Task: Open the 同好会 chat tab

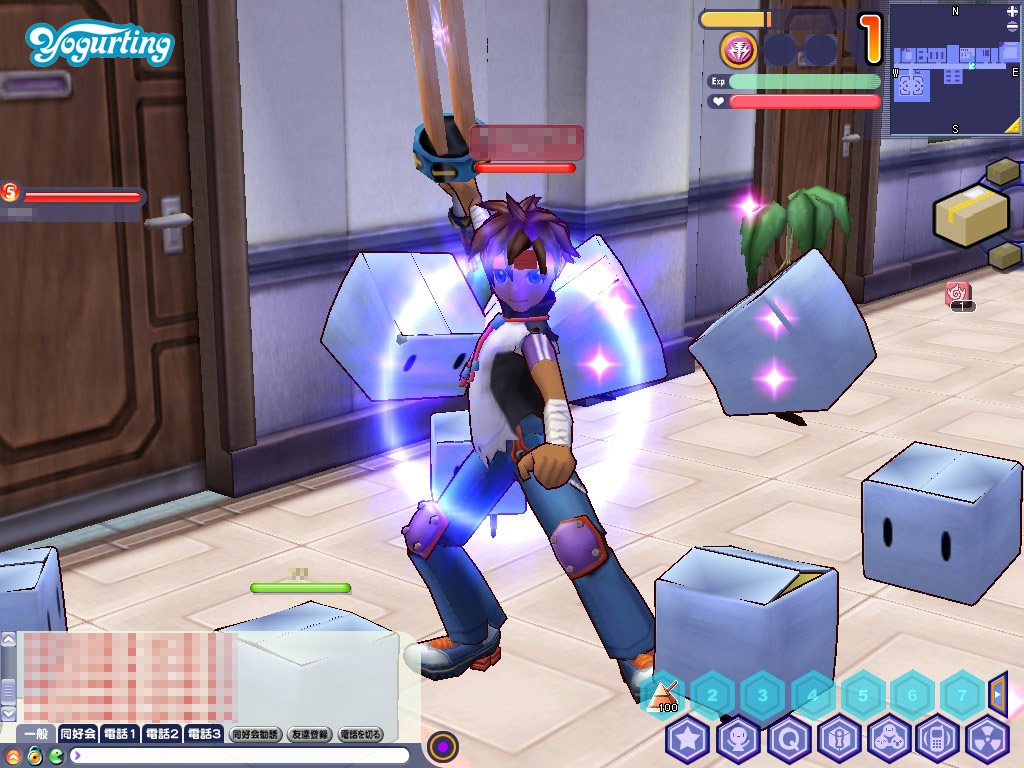Action: (x=78, y=734)
